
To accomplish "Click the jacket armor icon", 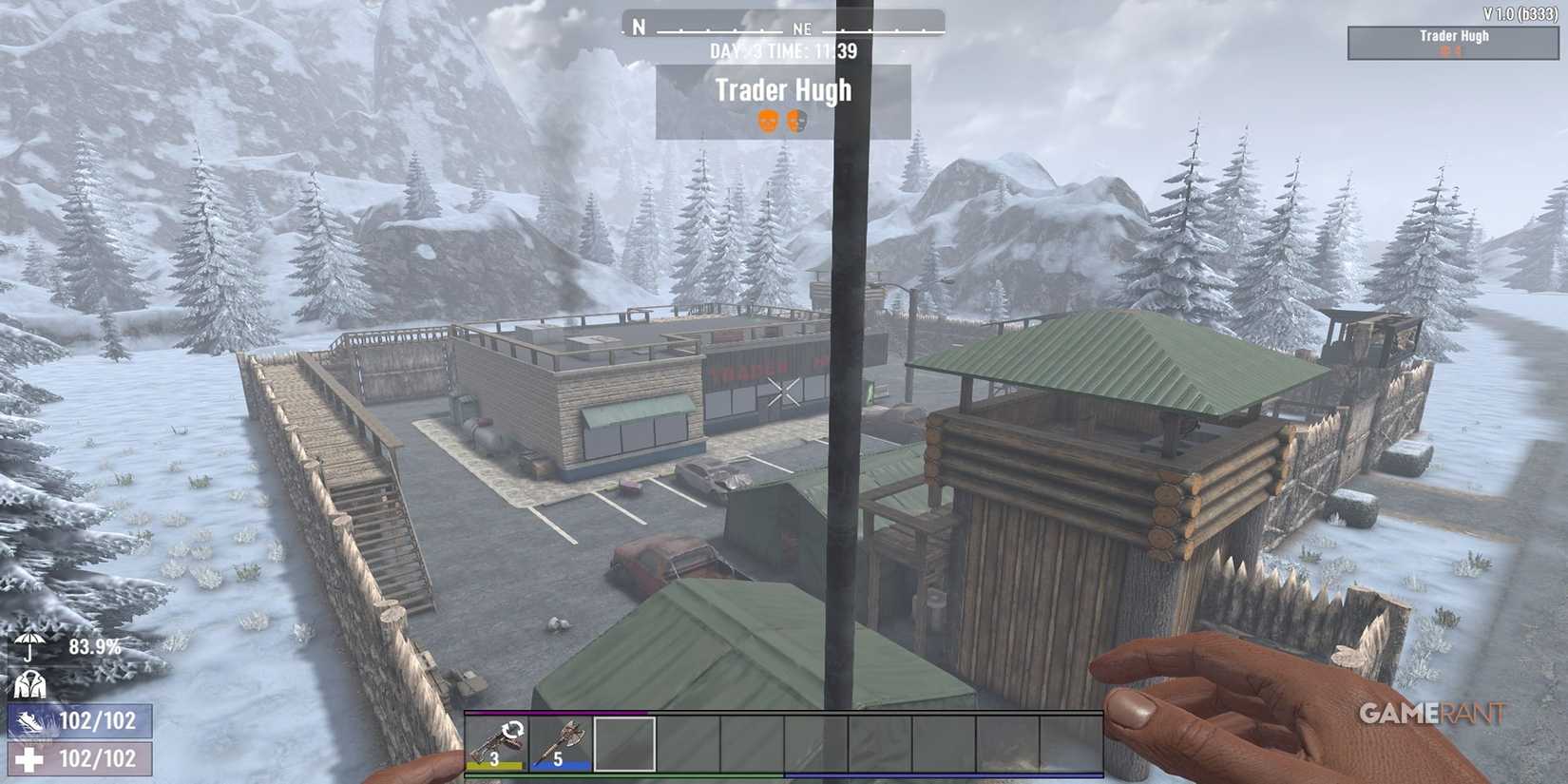I will [30, 683].
